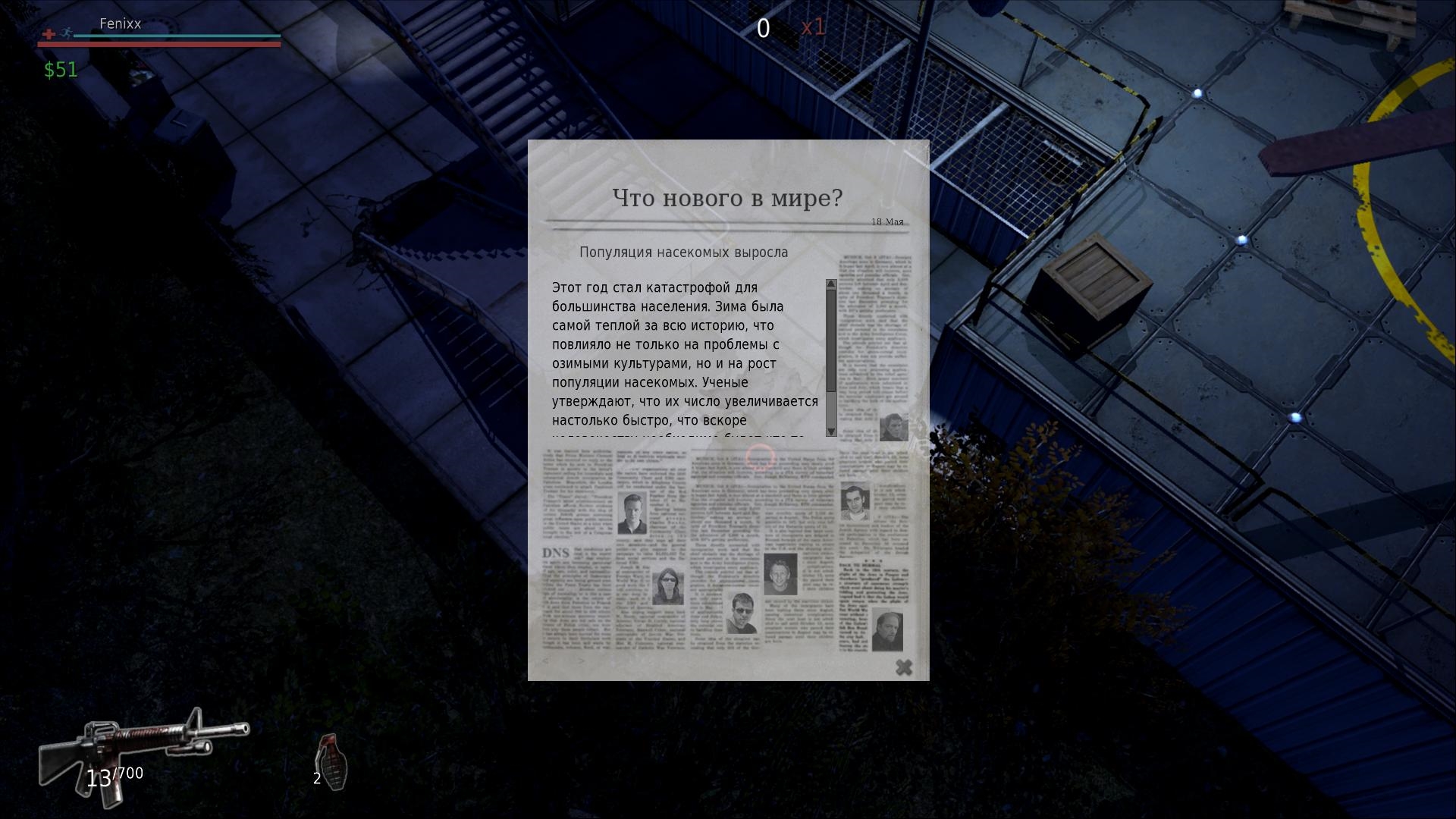Select the grenade icon

coord(331,760)
